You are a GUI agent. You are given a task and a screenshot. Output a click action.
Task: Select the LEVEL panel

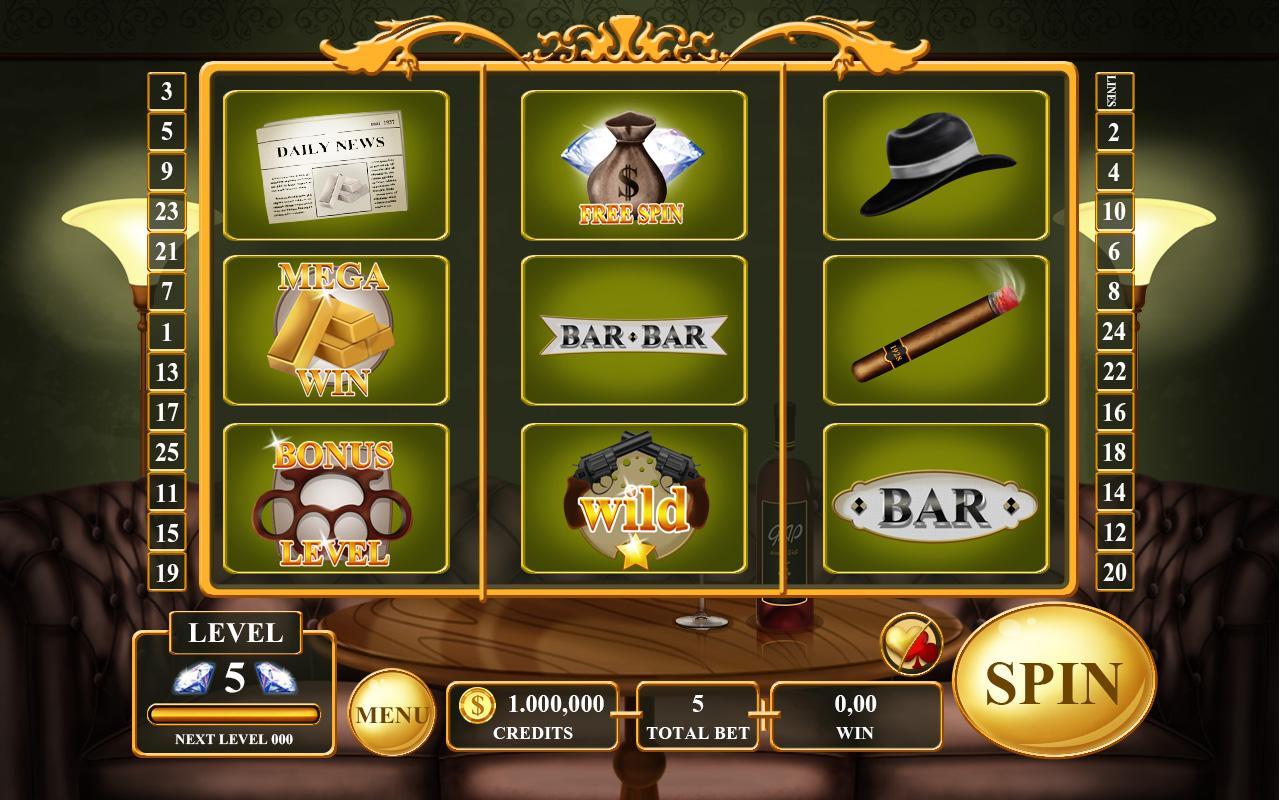(234, 633)
